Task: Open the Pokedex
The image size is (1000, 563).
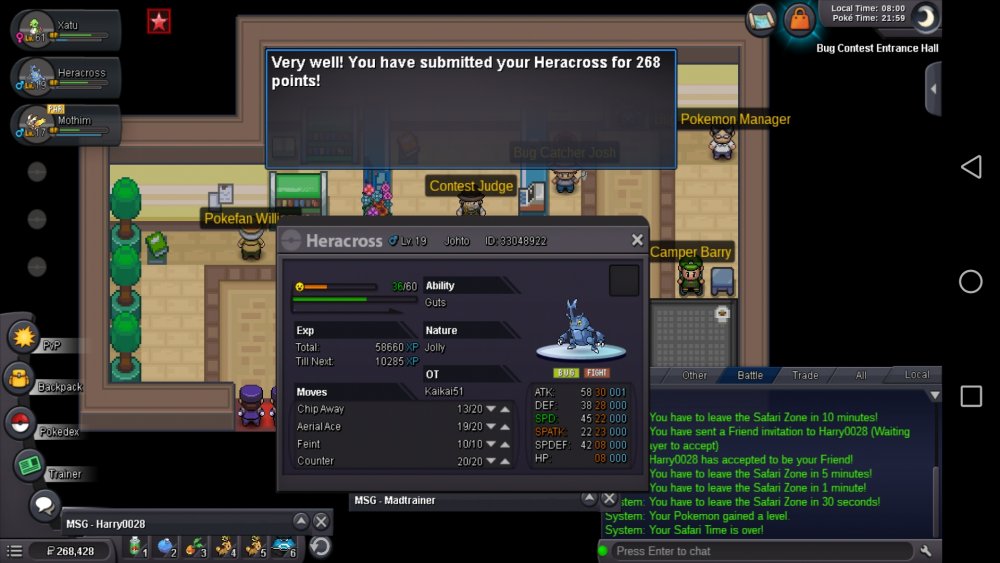Action: [x=21, y=423]
